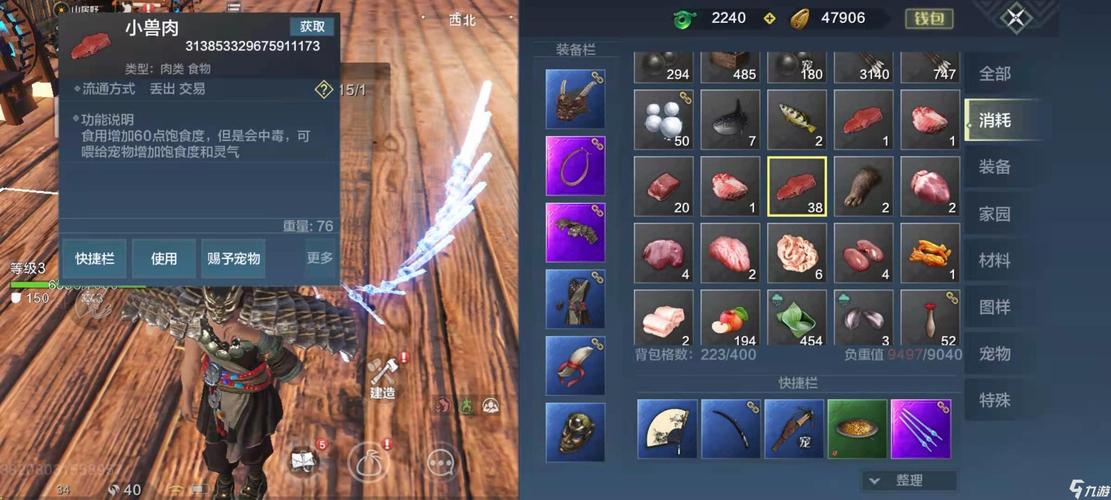Show the 材料 materials tab
The height and width of the screenshot is (500, 1111).
tap(994, 260)
